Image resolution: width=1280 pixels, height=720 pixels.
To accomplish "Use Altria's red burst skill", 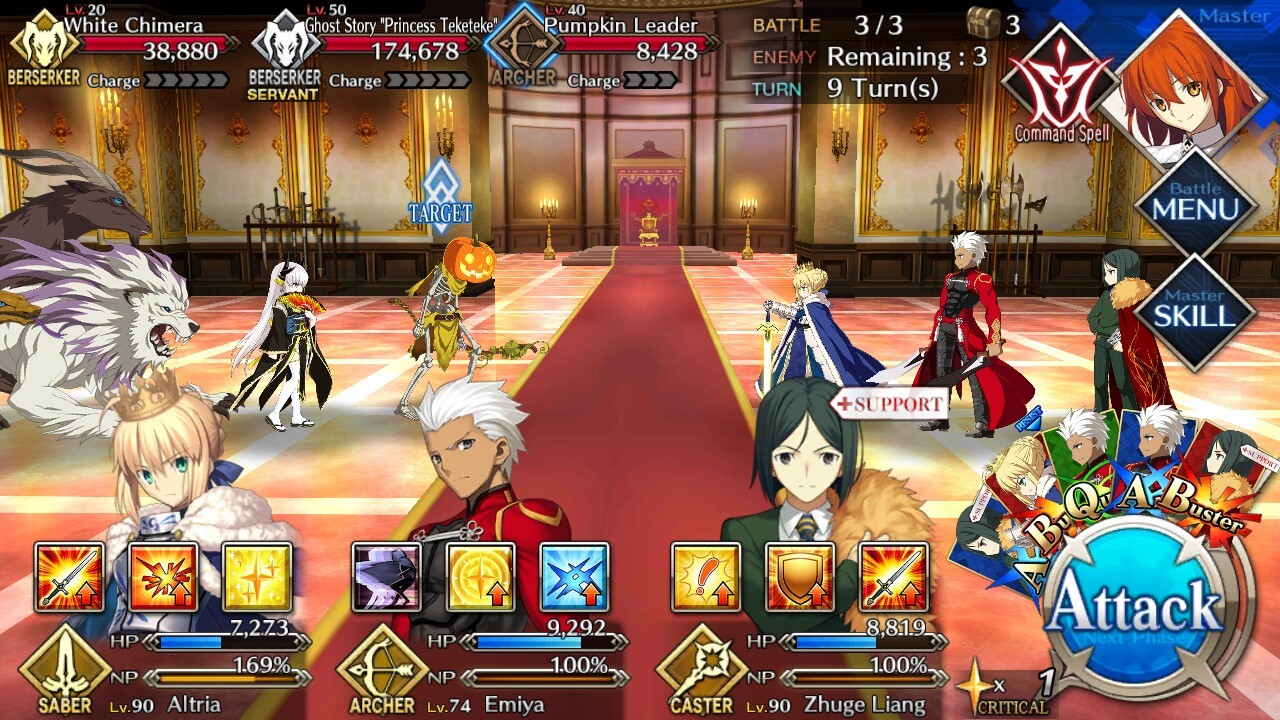I will pos(163,577).
